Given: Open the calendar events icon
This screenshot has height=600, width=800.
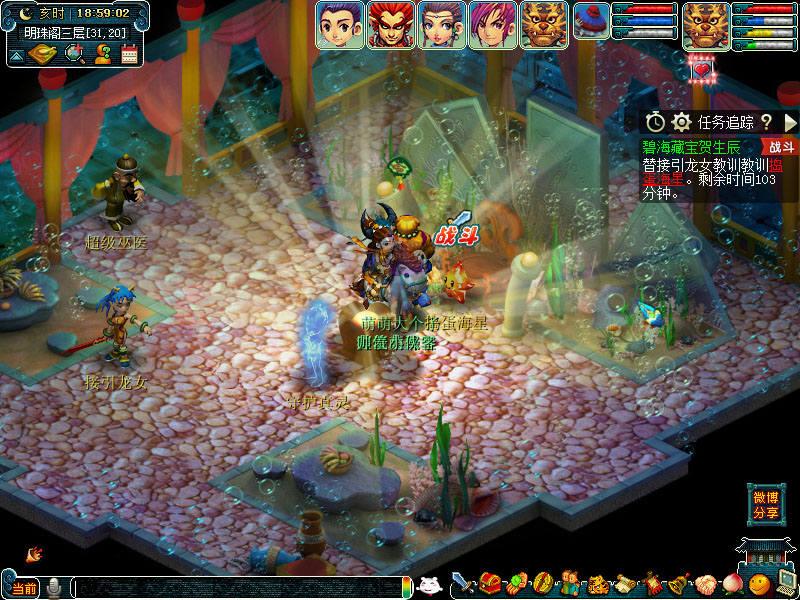Looking at the screenshot, I should click(x=128, y=54).
